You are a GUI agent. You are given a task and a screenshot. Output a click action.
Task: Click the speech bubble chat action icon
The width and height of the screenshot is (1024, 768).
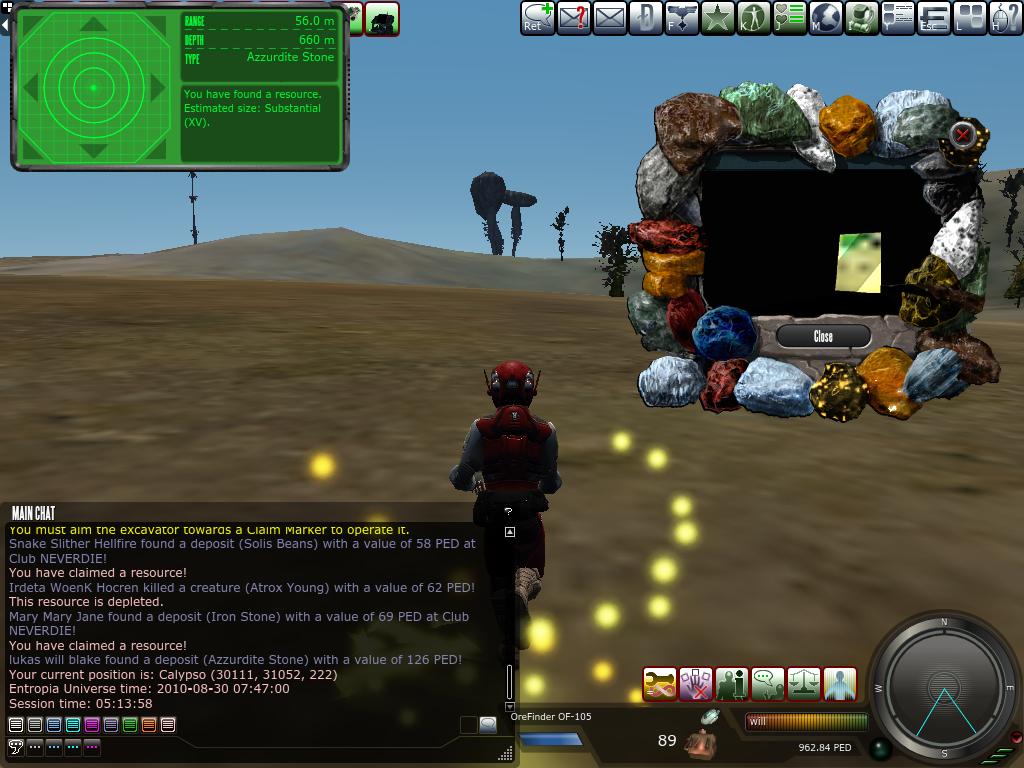pos(768,684)
